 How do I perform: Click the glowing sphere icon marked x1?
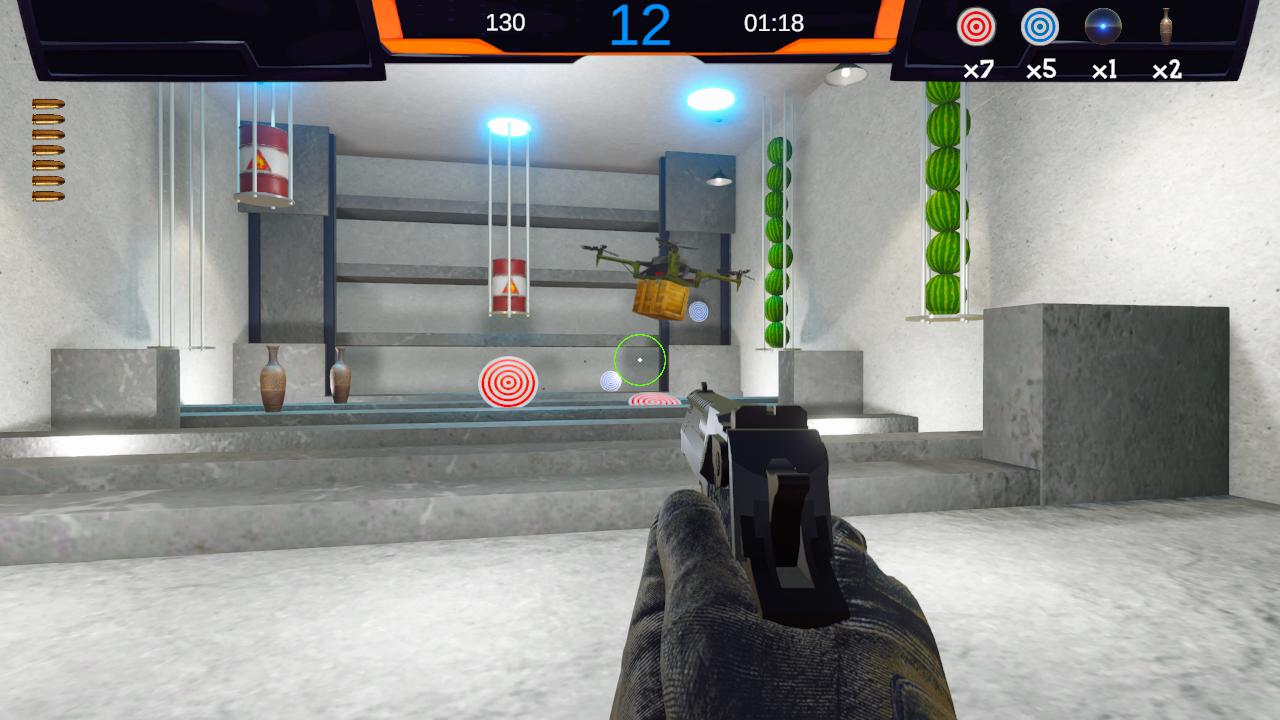click(x=1103, y=28)
